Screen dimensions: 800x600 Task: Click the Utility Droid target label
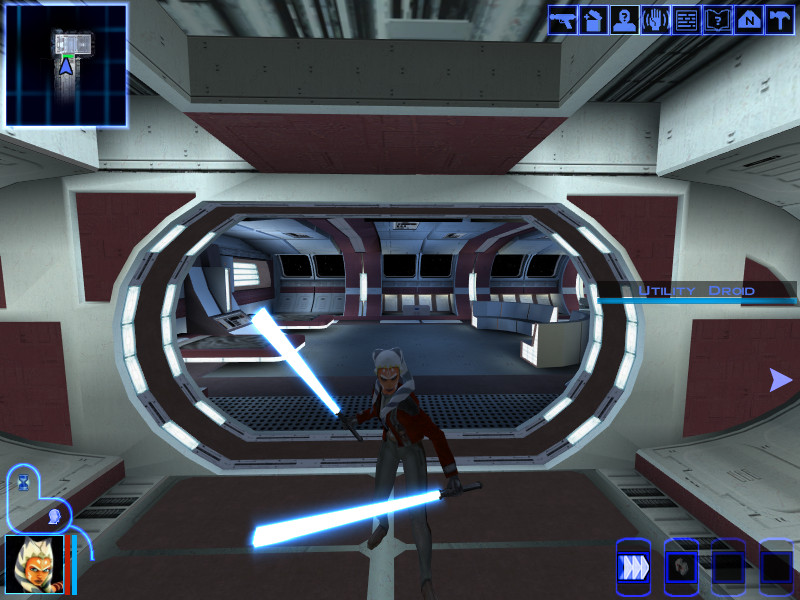click(x=697, y=291)
